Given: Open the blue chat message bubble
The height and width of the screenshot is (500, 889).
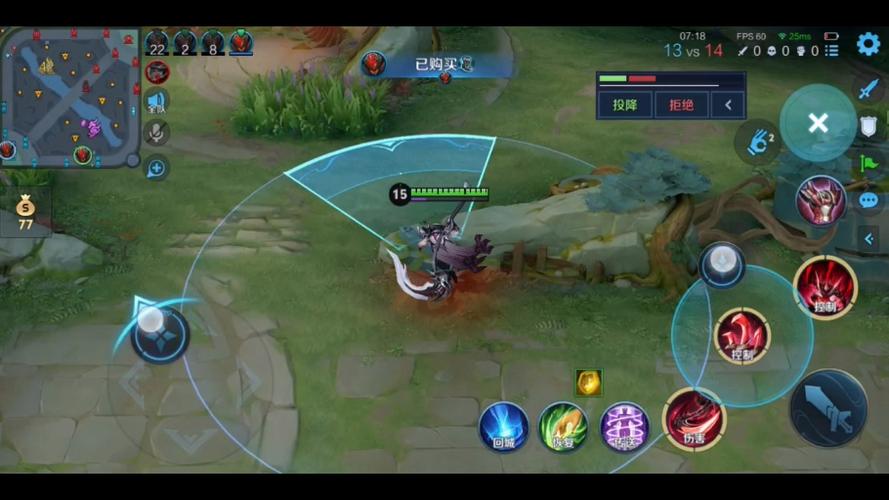Looking at the screenshot, I should tap(867, 201).
